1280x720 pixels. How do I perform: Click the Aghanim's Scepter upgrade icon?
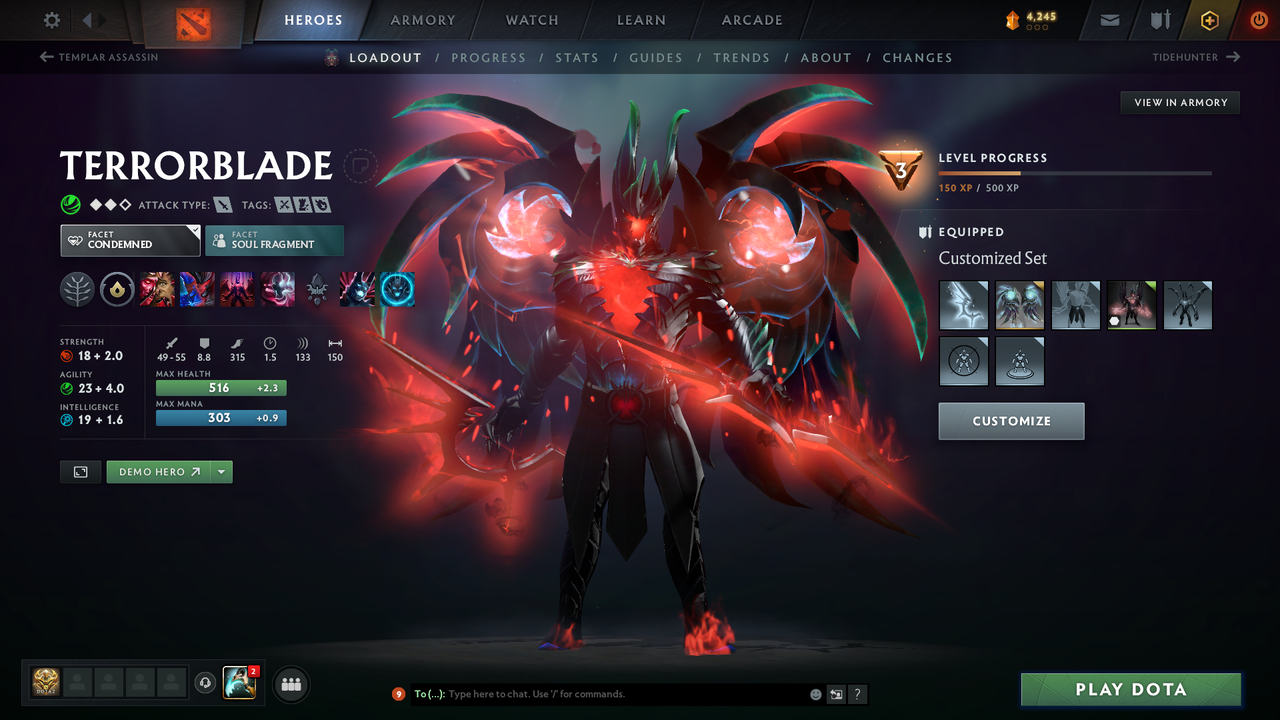pyautogui.click(x=317, y=289)
